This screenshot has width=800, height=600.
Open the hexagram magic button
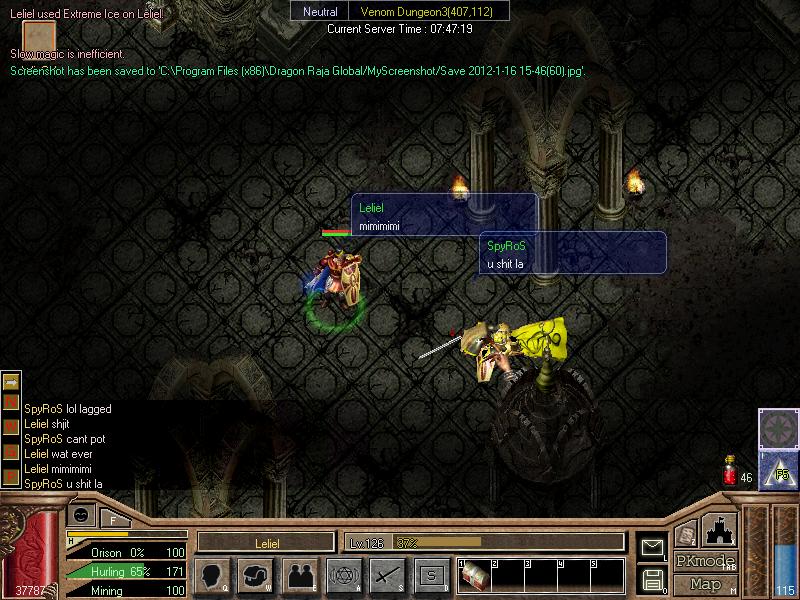tap(343, 576)
